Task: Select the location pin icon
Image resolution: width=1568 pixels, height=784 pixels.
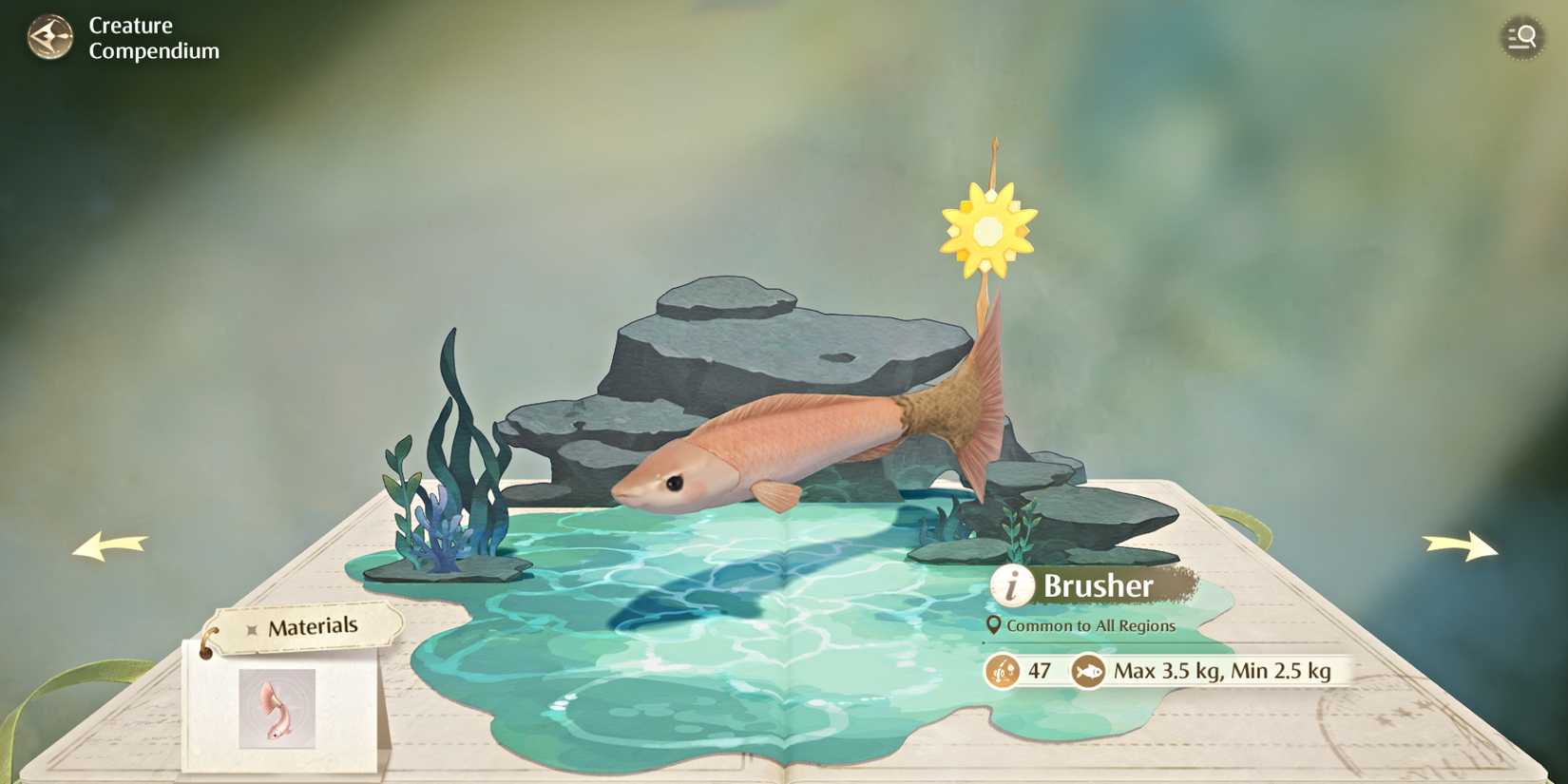Action: click(994, 625)
